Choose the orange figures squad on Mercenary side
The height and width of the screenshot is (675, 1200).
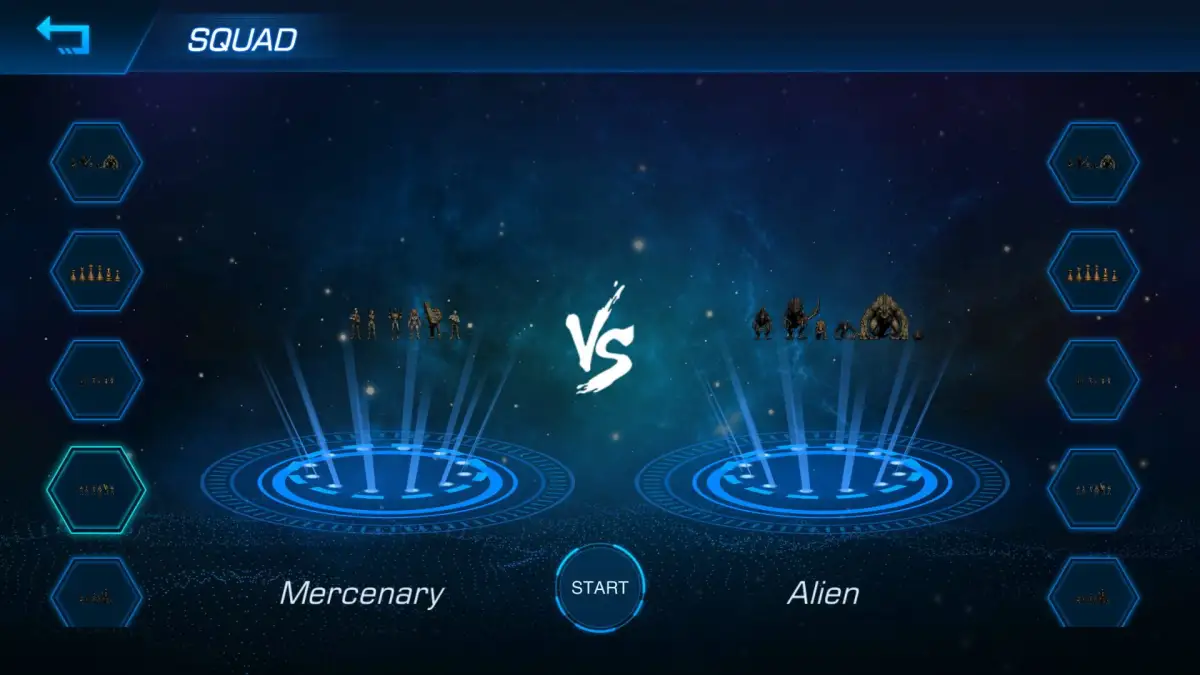click(96, 272)
